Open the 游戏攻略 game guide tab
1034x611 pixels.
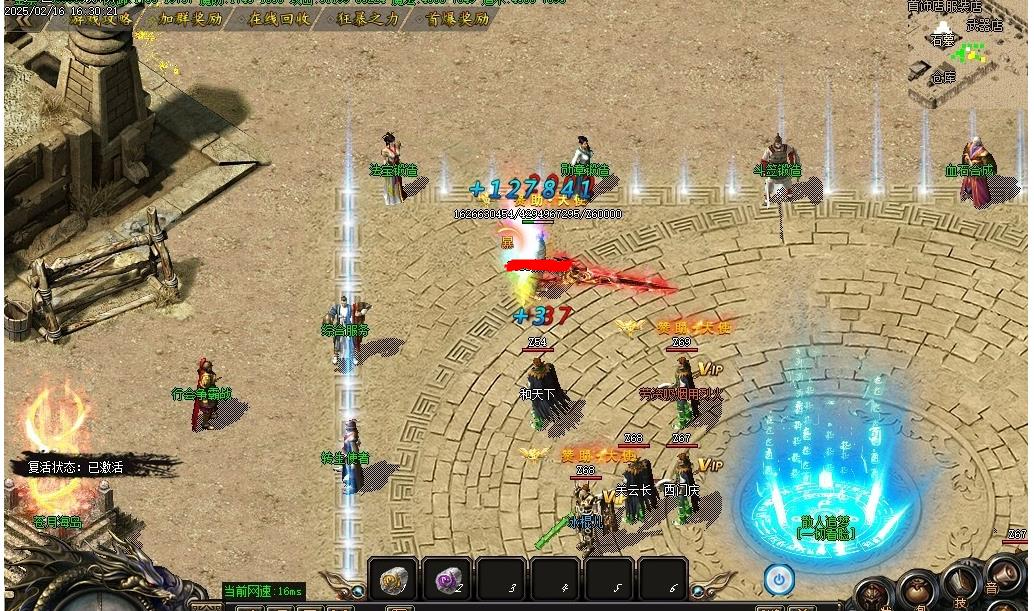coord(100,19)
